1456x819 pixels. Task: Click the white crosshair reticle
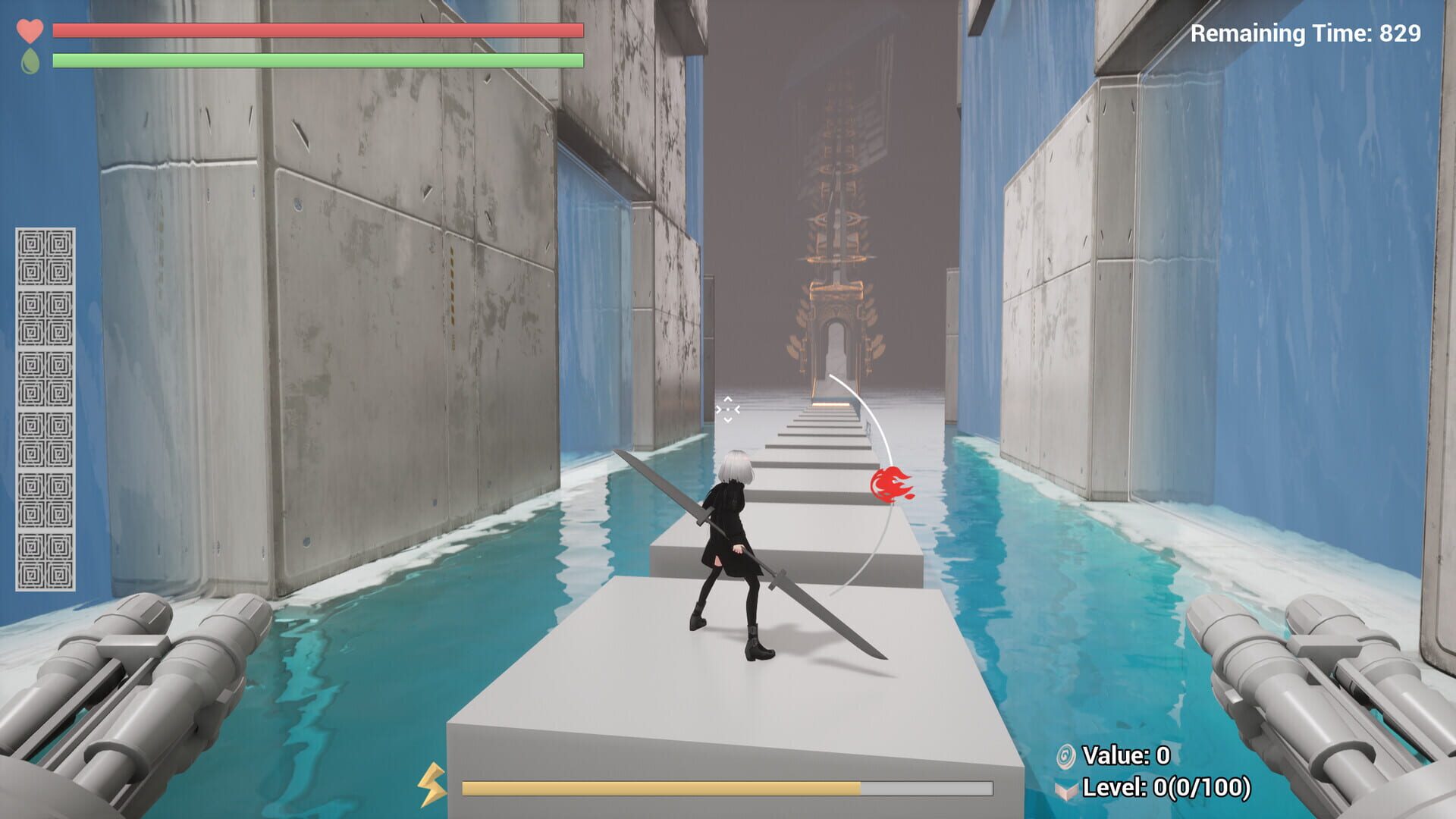(x=727, y=409)
